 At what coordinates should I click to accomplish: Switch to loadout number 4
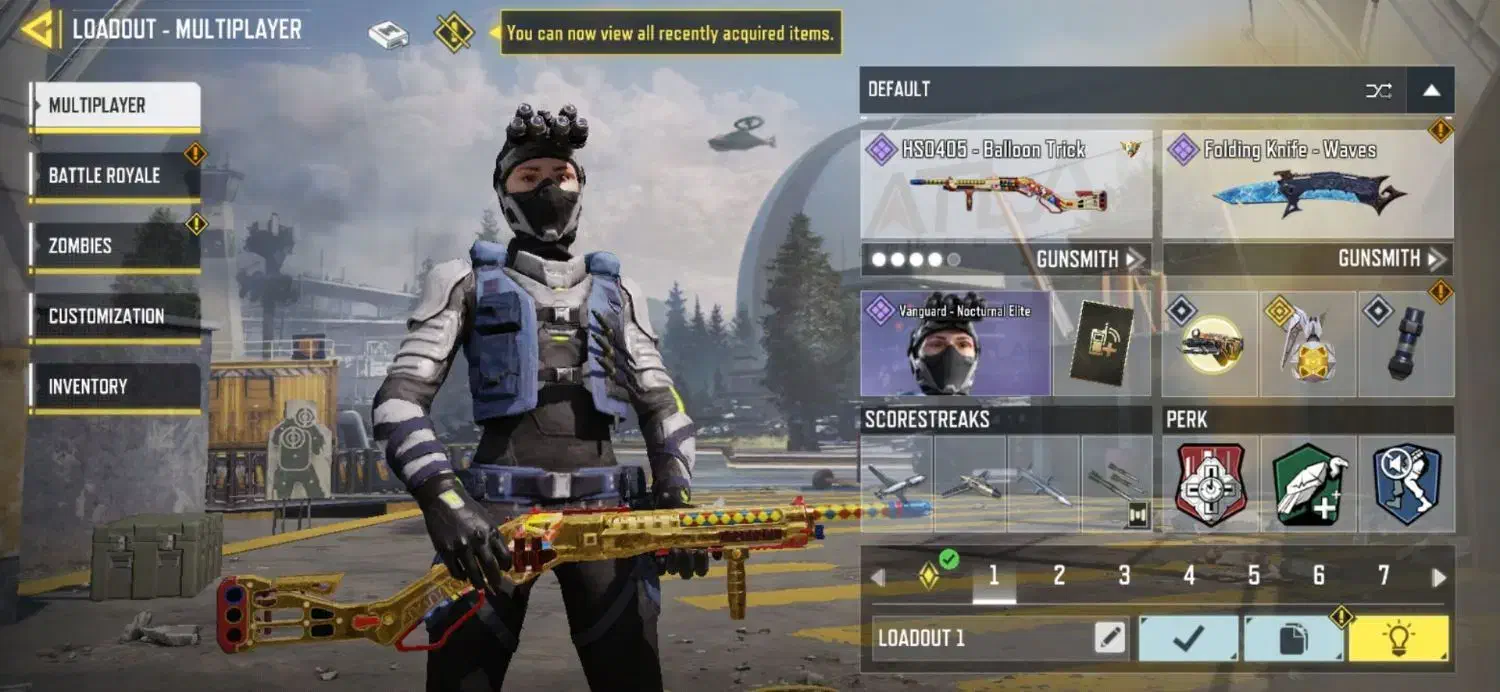coord(1189,576)
